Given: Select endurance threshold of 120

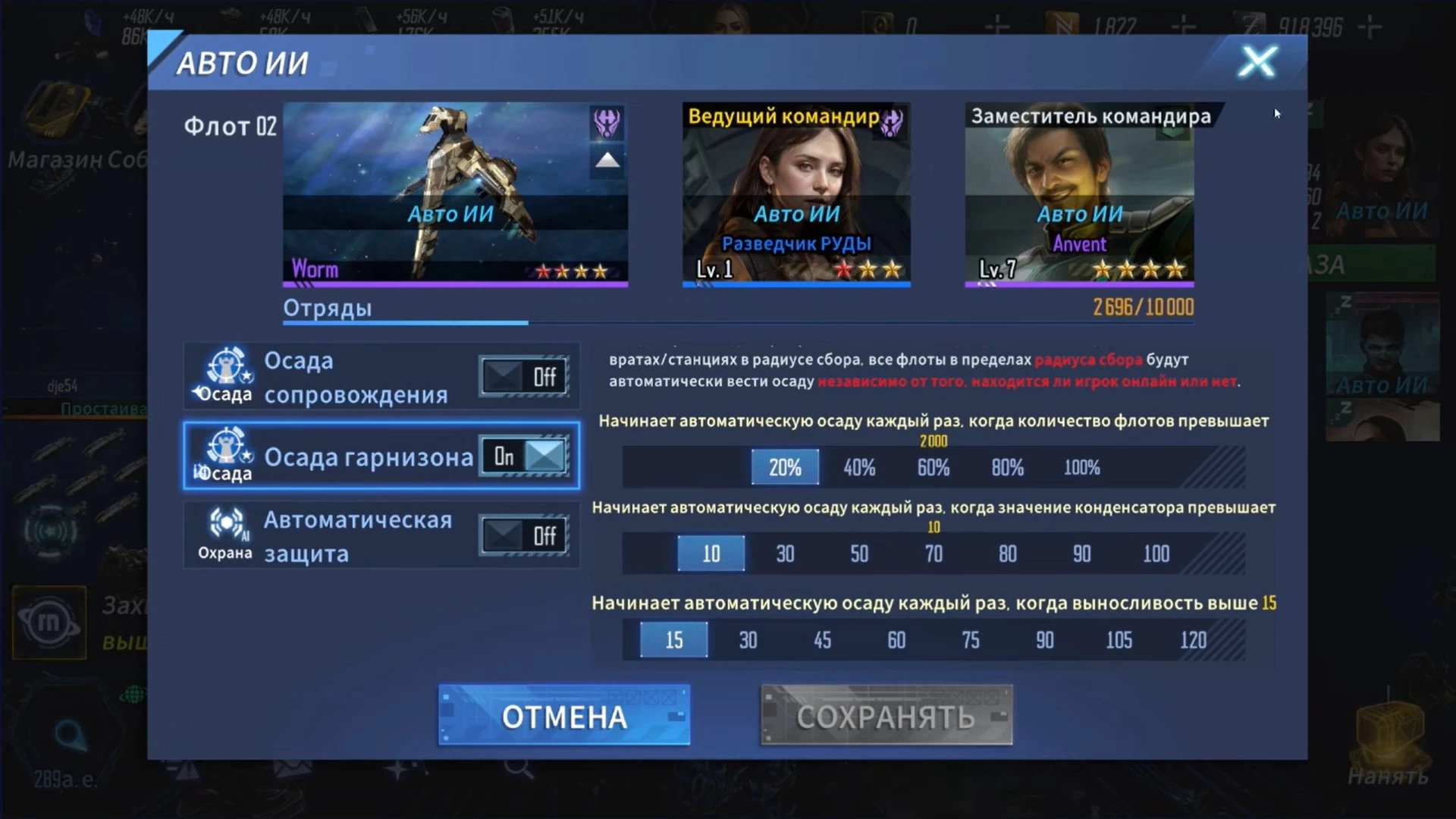Looking at the screenshot, I should (x=1193, y=641).
